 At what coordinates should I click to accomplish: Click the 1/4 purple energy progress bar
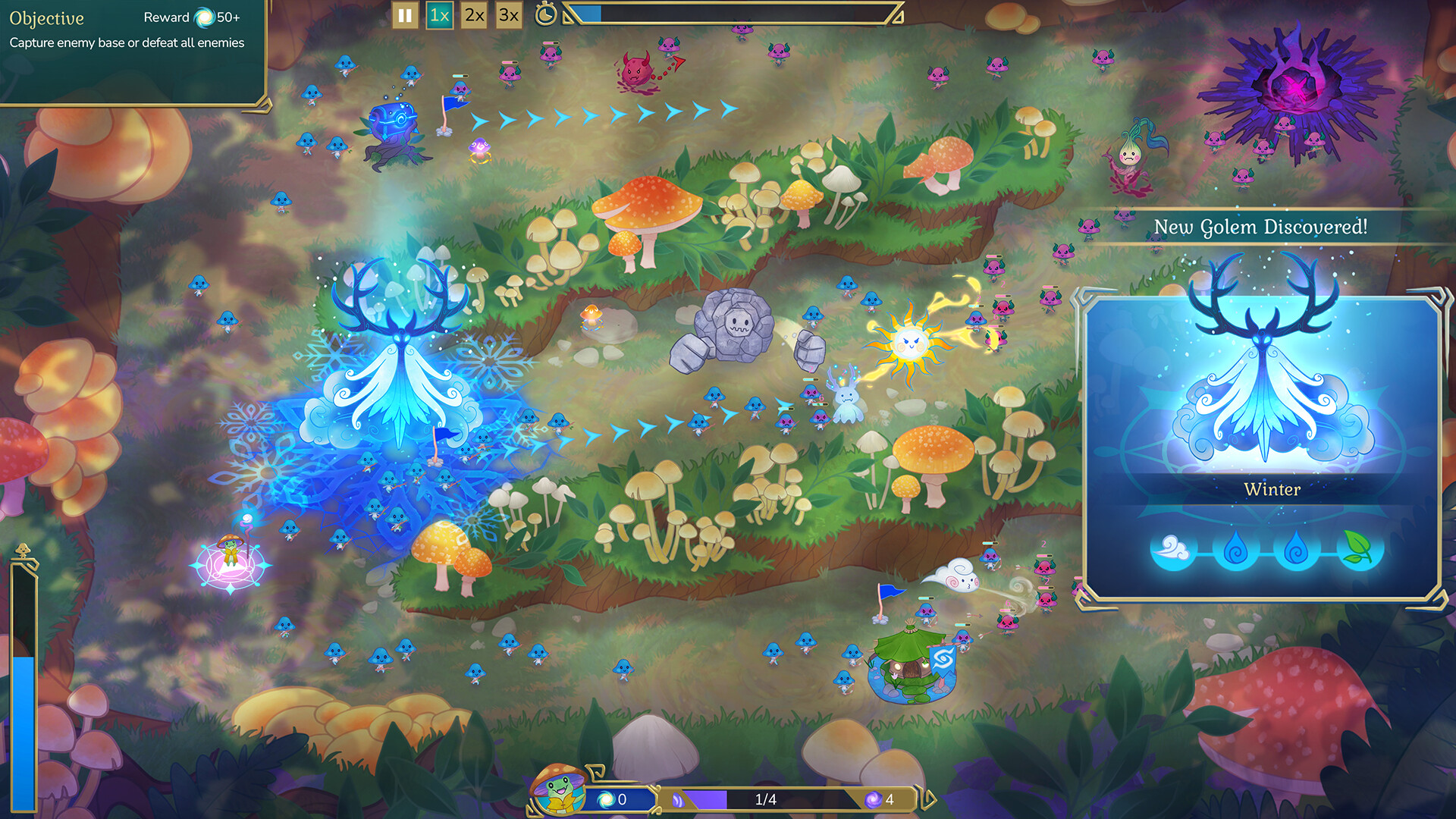[766, 798]
